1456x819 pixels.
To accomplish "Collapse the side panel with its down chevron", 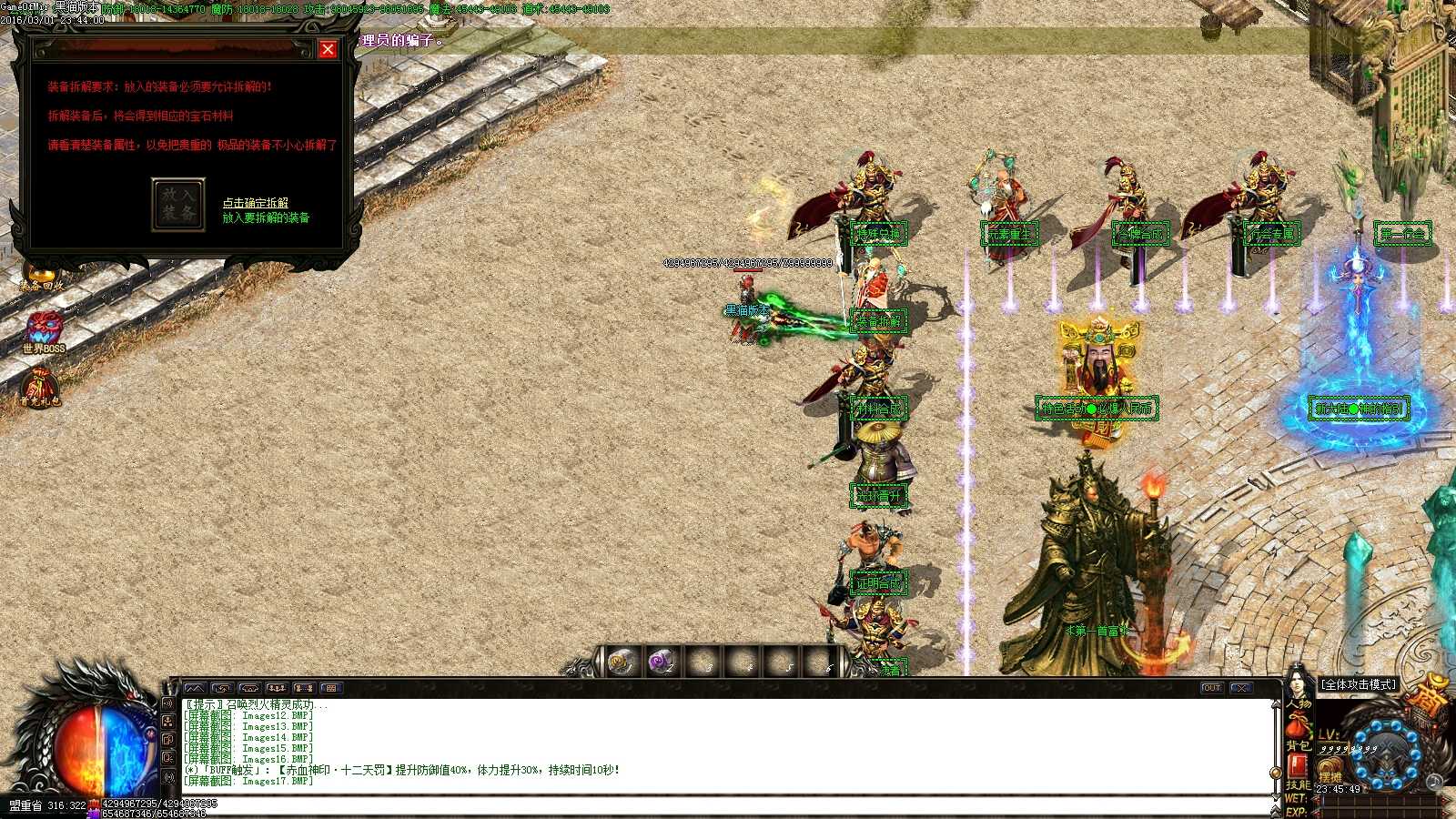I will pos(1275,795).
